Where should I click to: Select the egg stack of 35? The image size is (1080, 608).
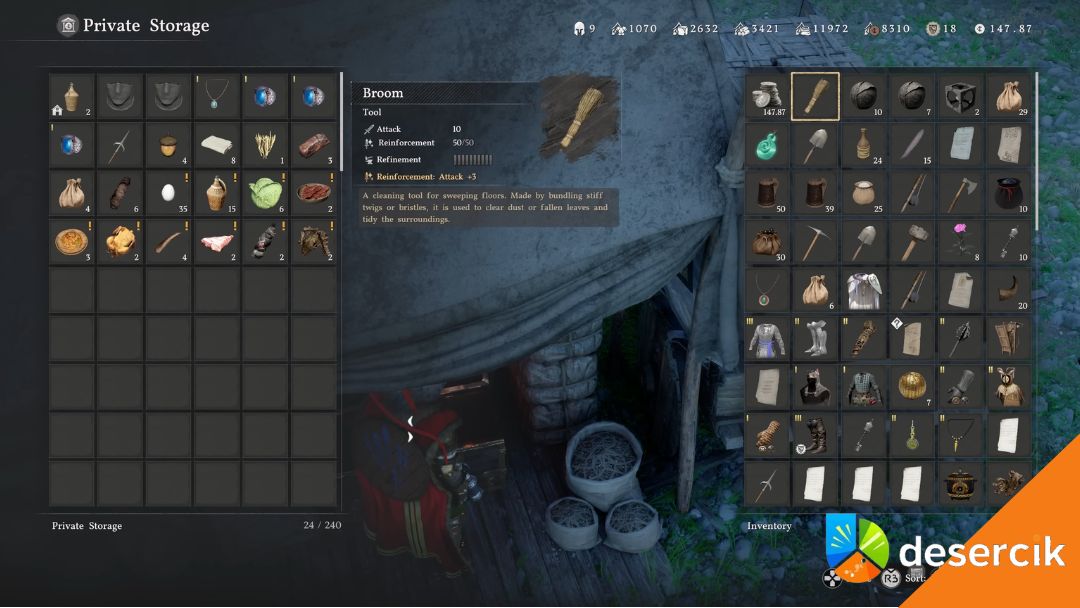click(x=168, y=193)
